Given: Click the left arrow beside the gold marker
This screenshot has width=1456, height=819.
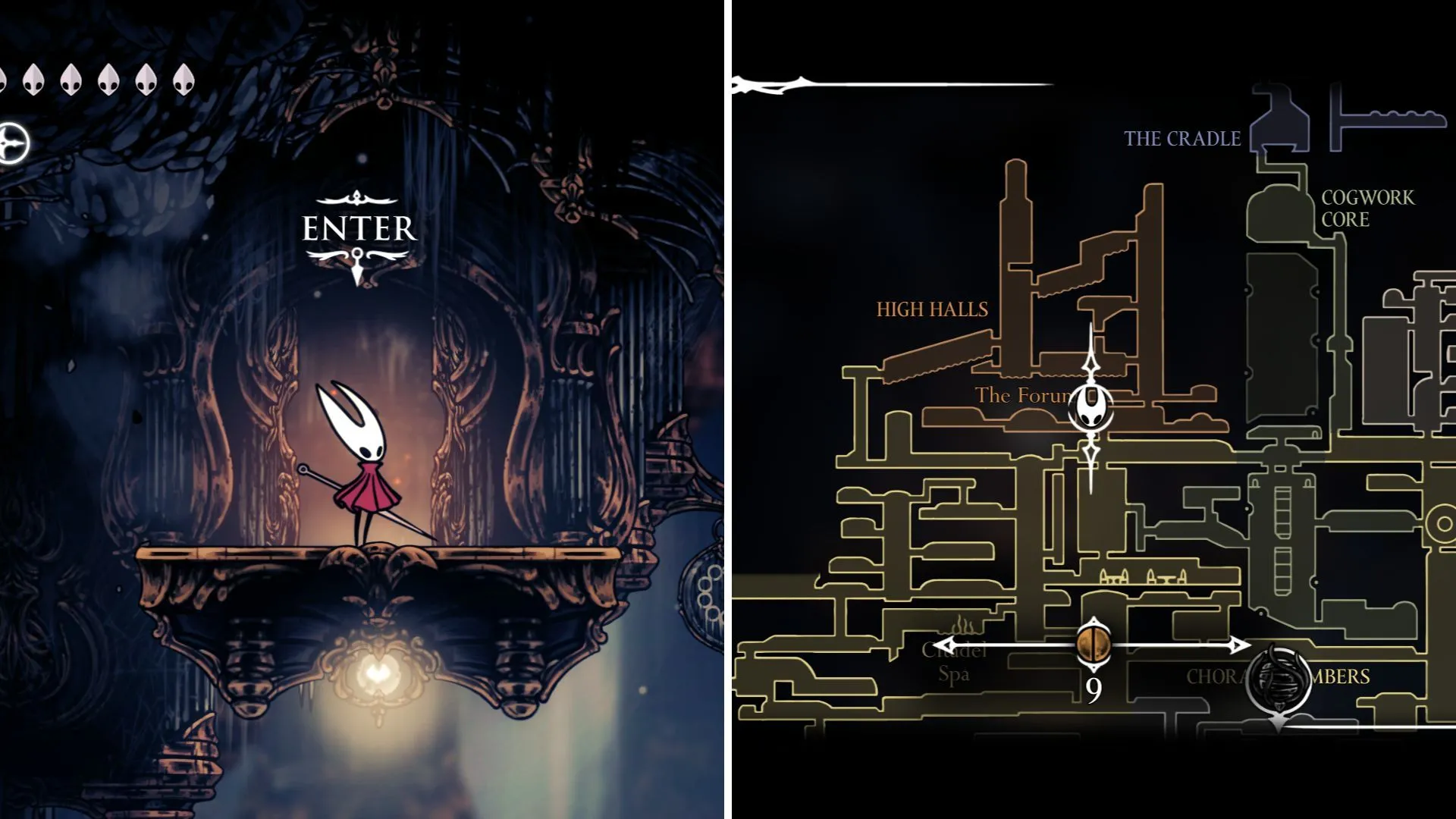Looking at the screenshot, I should pyautogui.click(x=944, y=646).
